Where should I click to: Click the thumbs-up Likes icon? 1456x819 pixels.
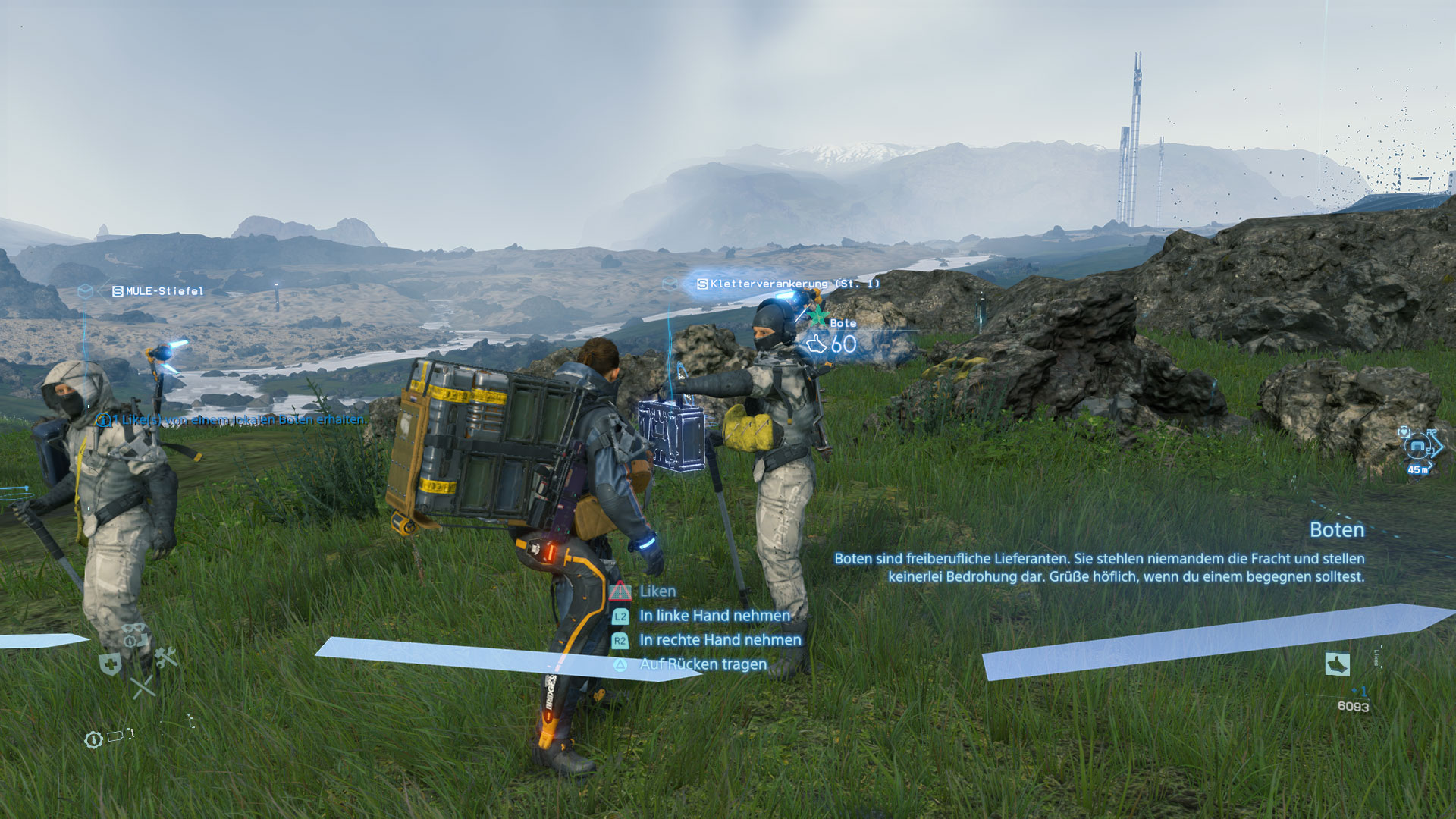(x=1338, y=664)
